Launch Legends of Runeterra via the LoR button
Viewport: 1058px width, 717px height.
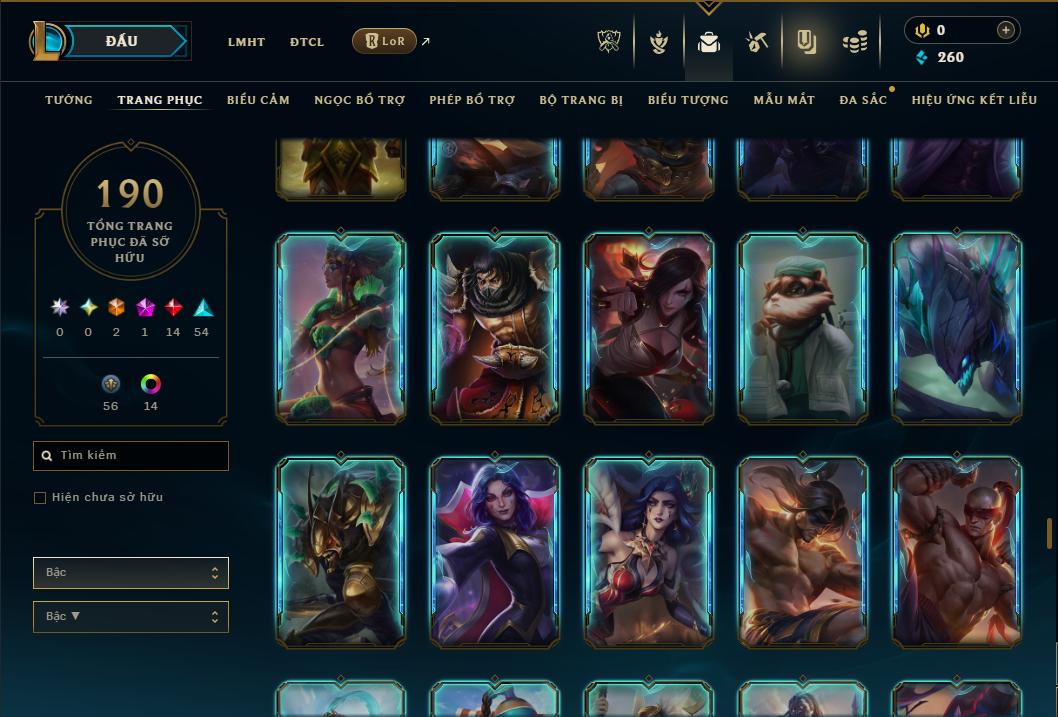(384, 41)
